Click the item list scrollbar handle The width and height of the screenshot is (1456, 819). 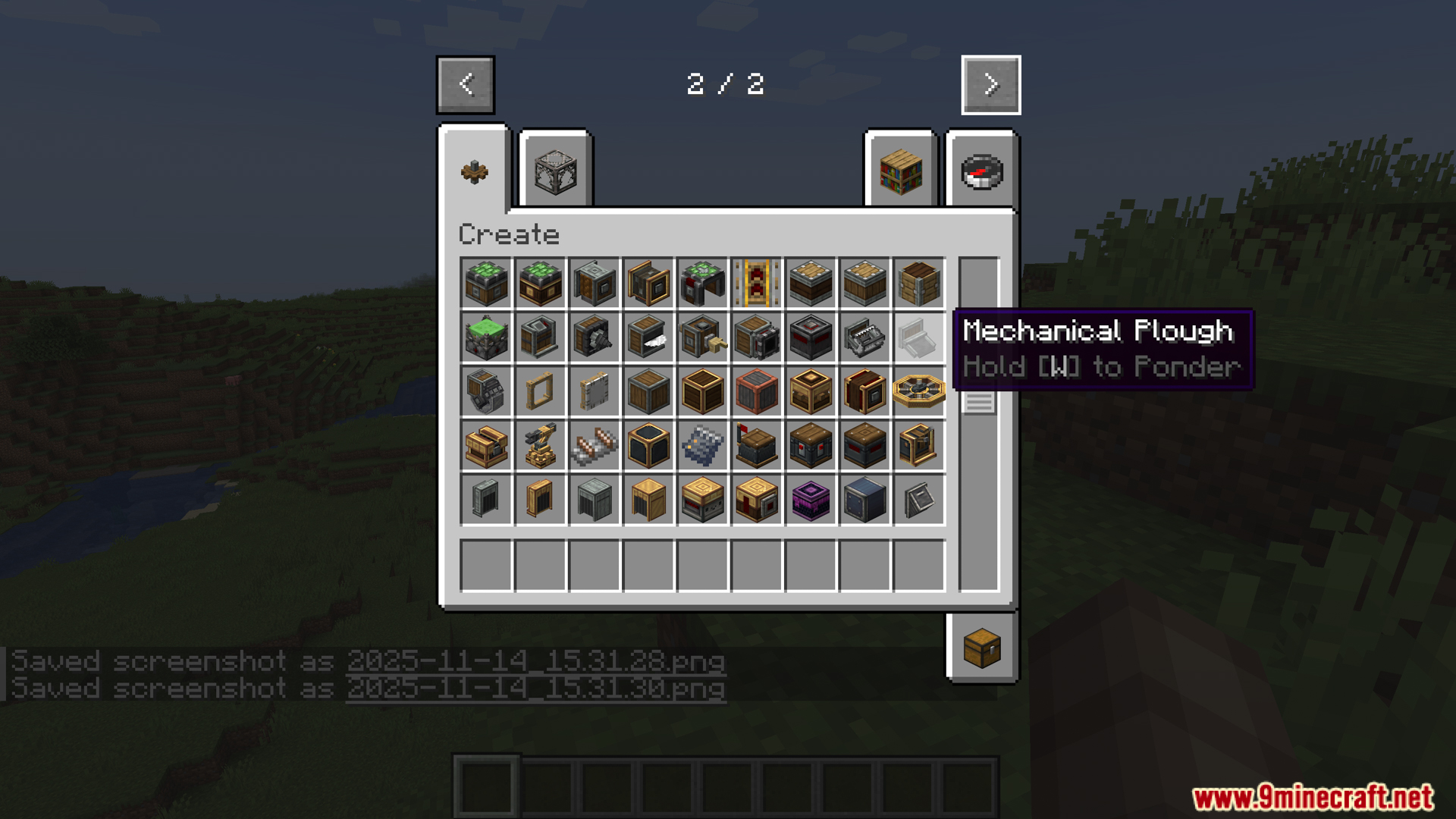[978, 402]
